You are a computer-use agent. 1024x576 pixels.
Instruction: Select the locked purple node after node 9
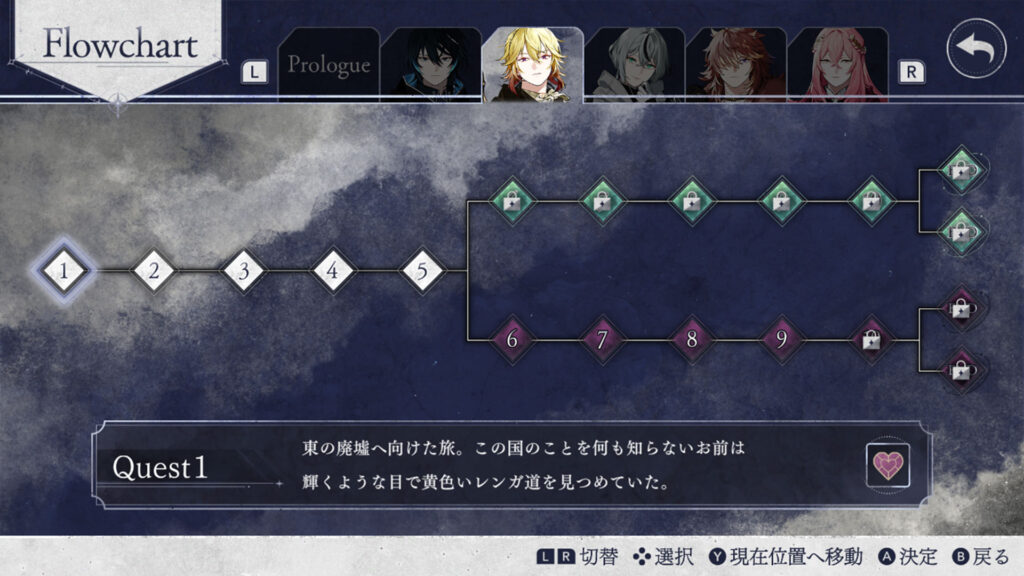(x=871, y=340)
